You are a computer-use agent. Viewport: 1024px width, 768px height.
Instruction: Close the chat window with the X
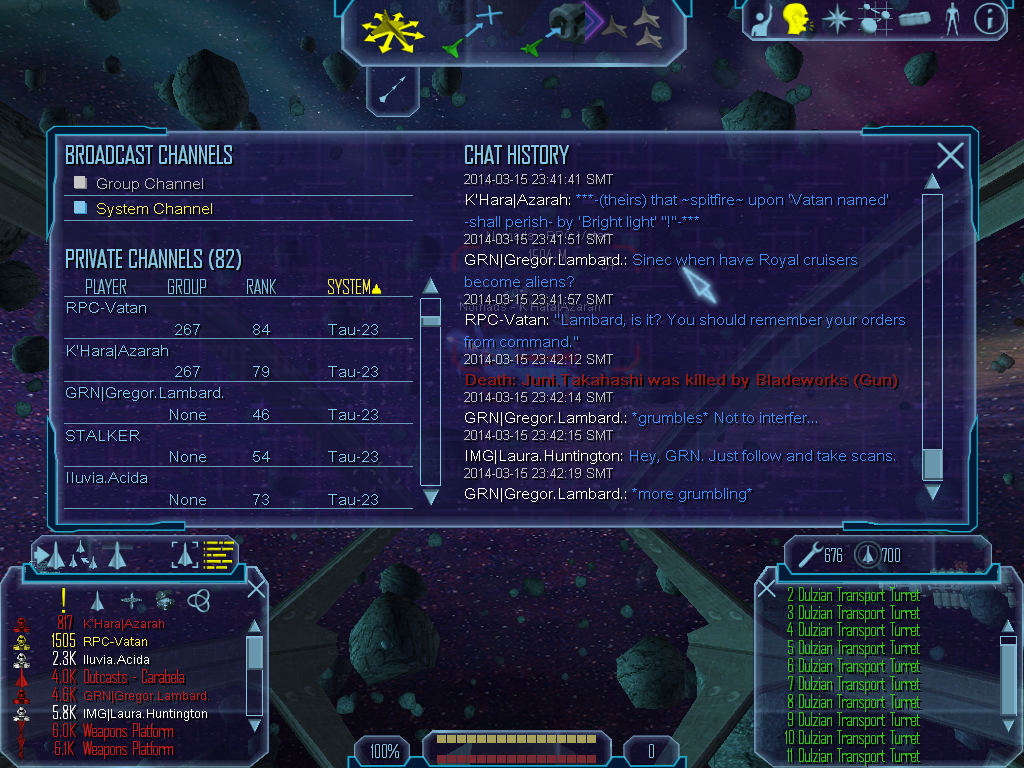pos(950,155)
